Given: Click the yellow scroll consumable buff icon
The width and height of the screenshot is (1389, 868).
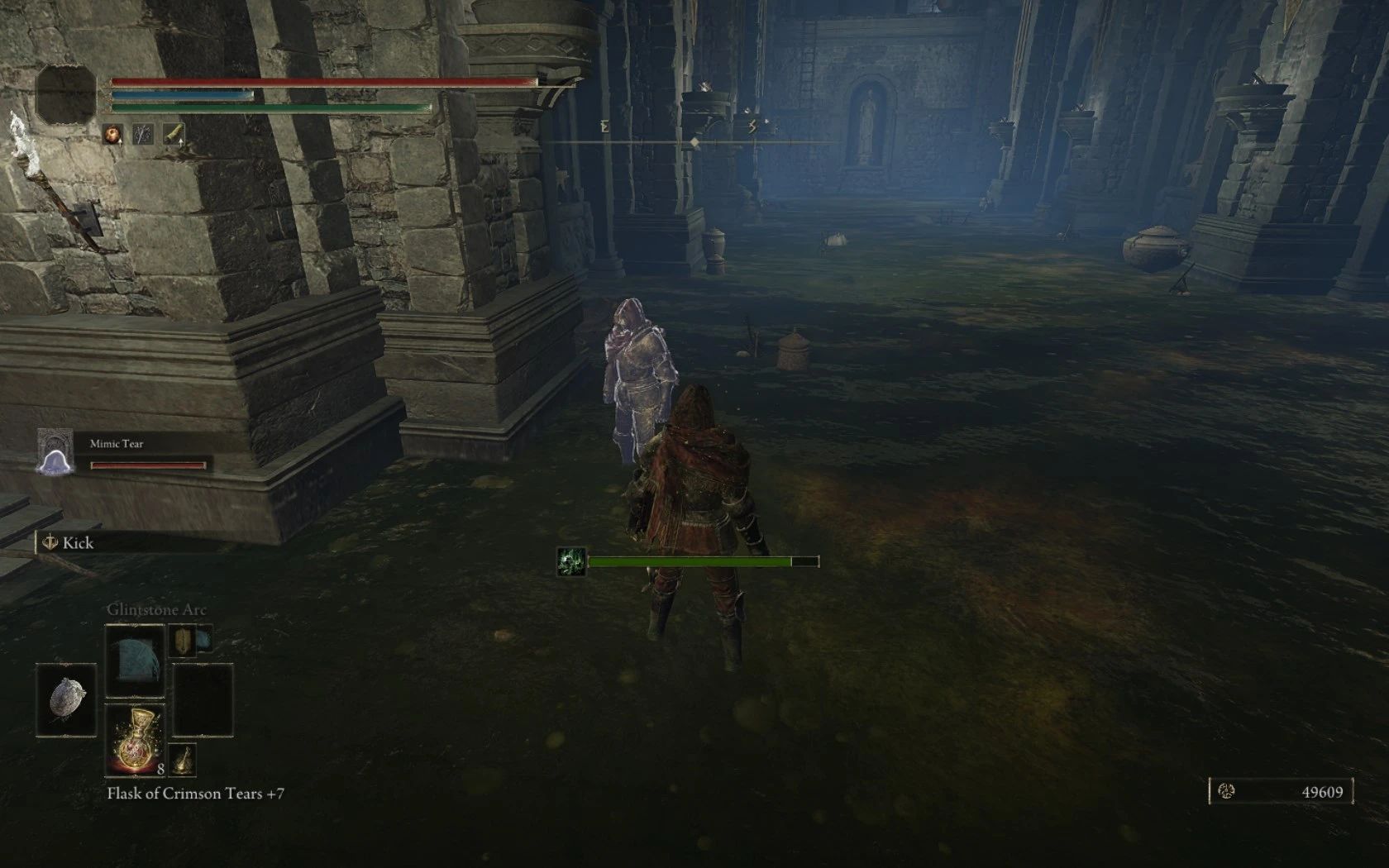Looking at the screenshot, I should coord(174,132).
